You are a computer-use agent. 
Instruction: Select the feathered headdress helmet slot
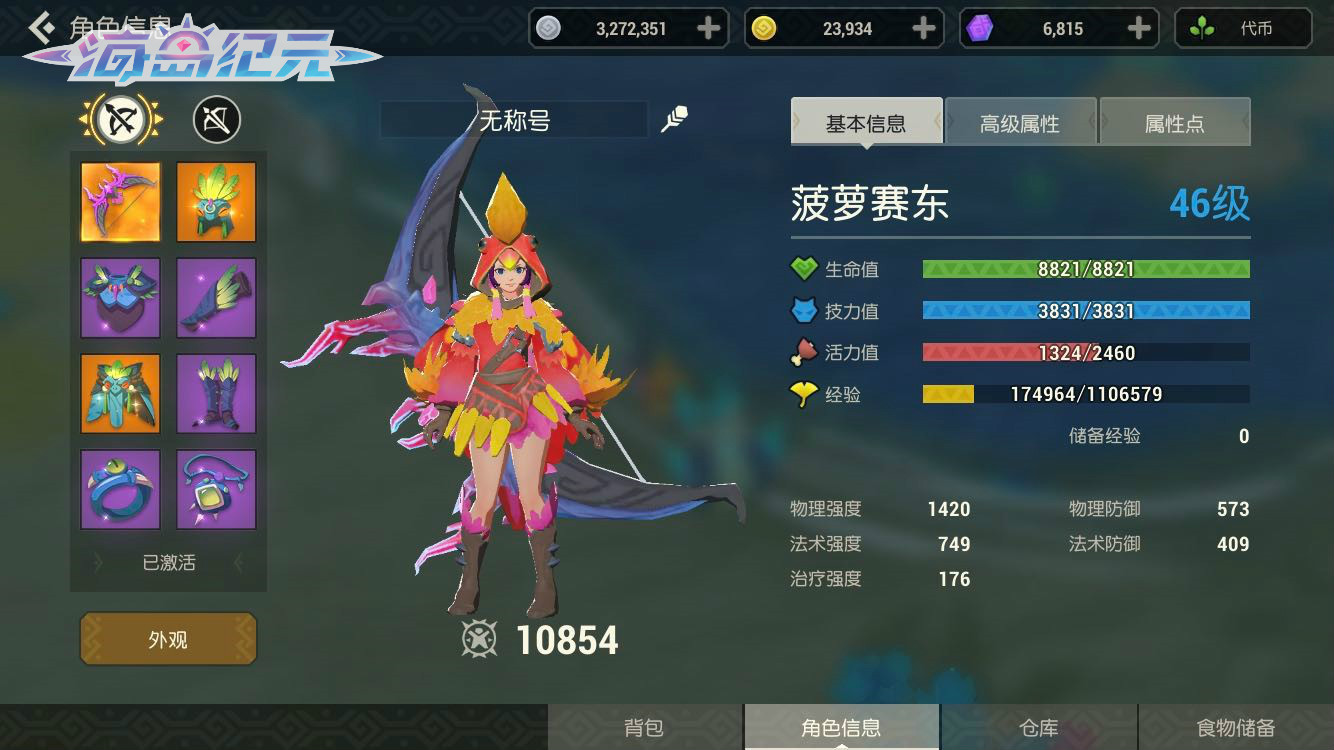tap(216, 202)
